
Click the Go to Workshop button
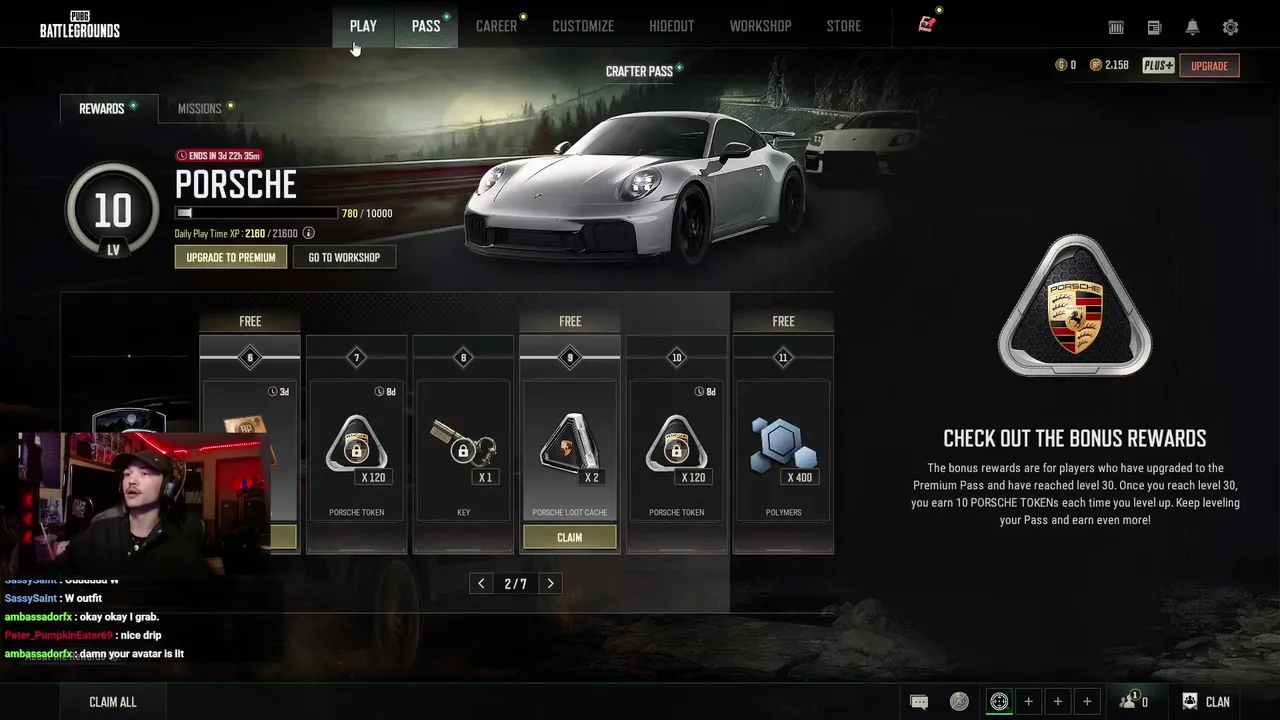tap(344, 257)
